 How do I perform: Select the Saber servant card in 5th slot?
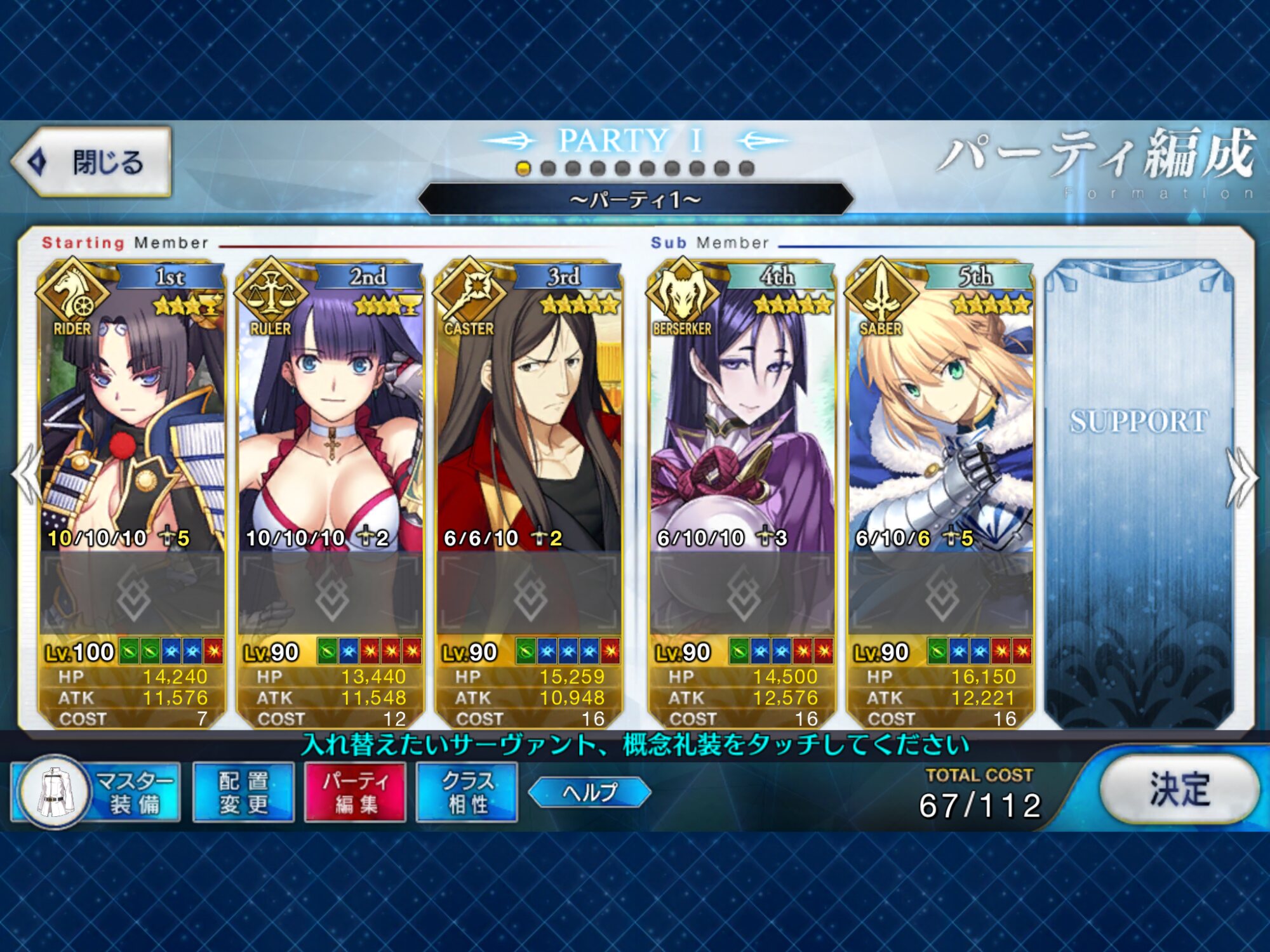coord(940,413)
